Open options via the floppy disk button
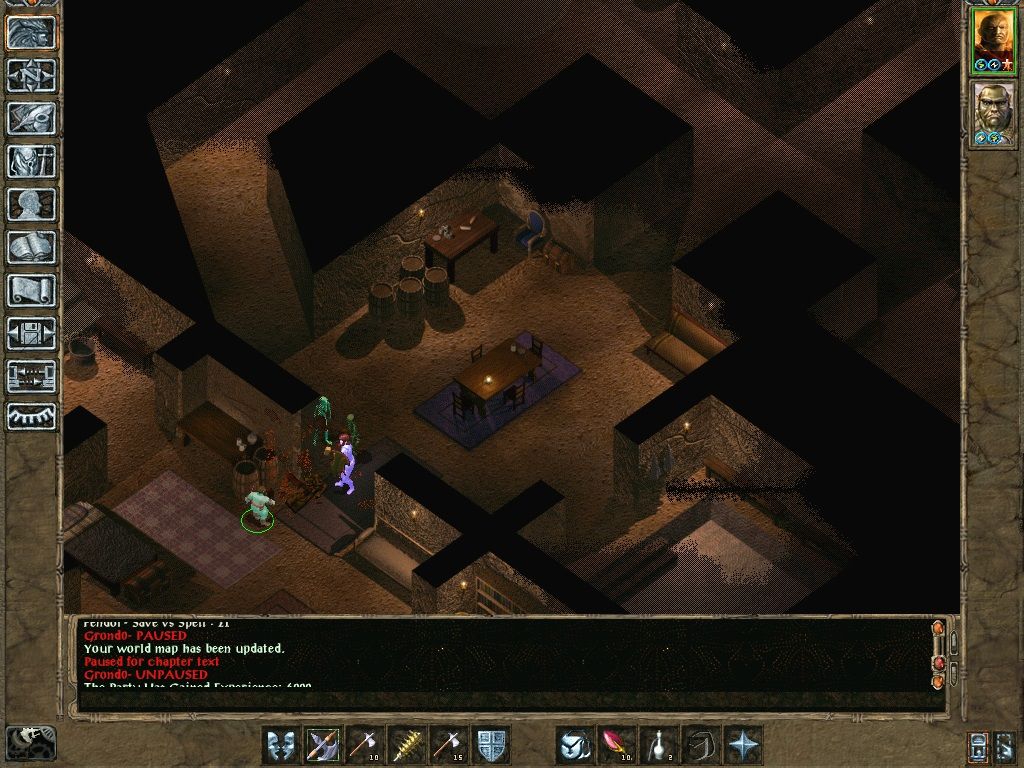 [x=31, y=333]
